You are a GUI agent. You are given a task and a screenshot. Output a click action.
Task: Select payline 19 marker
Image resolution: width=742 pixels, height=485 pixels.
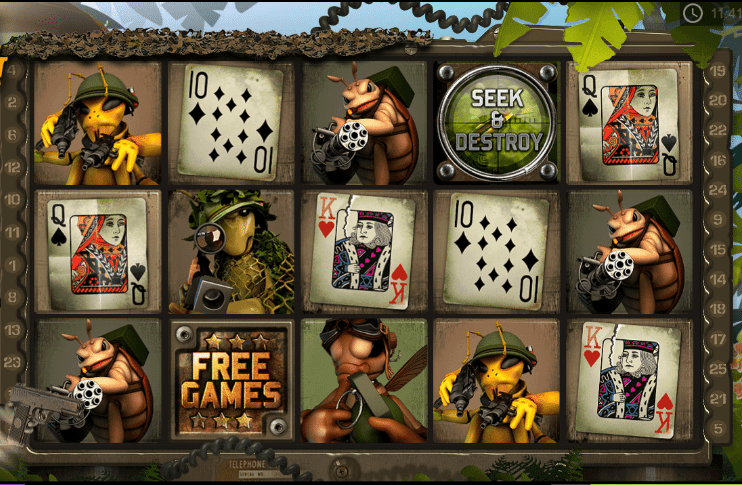(x=719, y=71)
